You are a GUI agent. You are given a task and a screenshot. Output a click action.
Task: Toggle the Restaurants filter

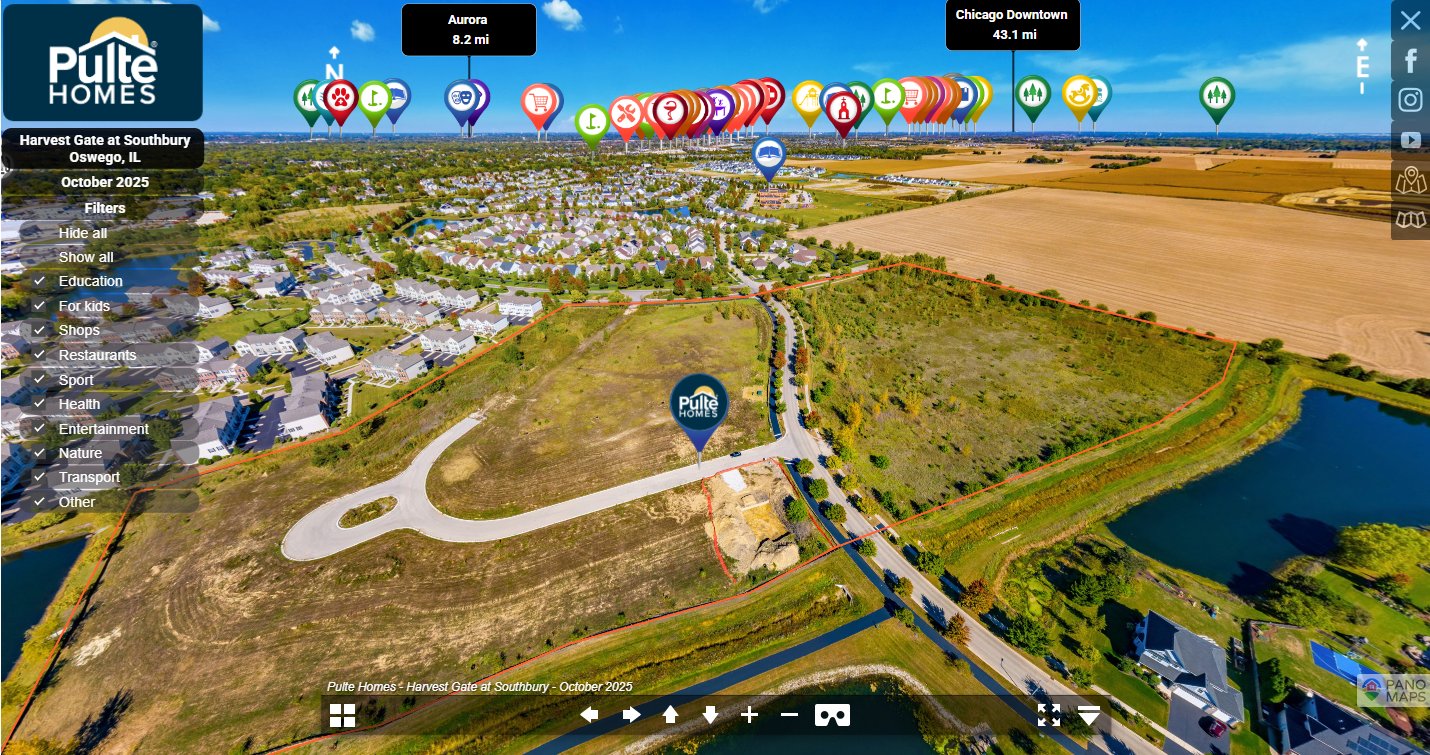click(x=97, y=355)
